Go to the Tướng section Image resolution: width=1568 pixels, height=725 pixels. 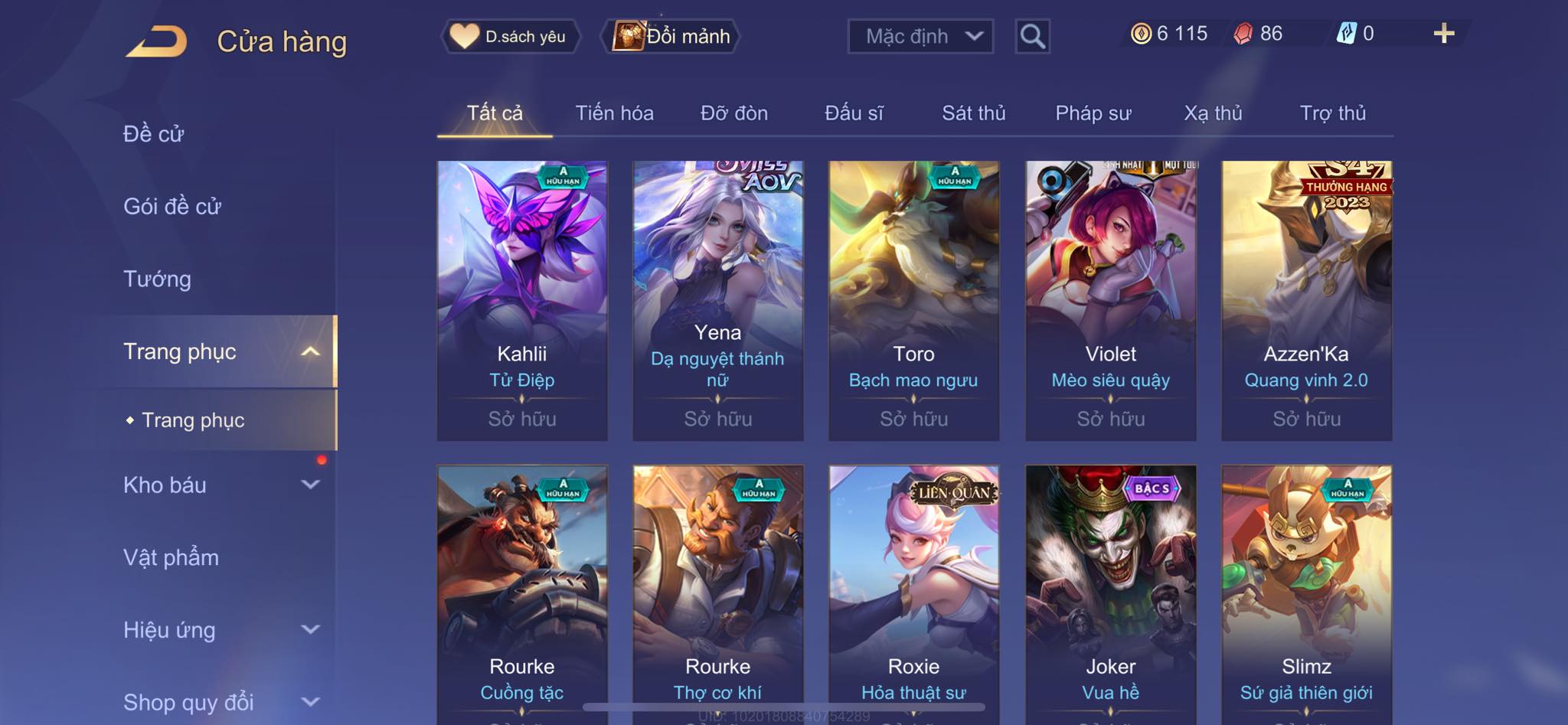click(158, 279)
